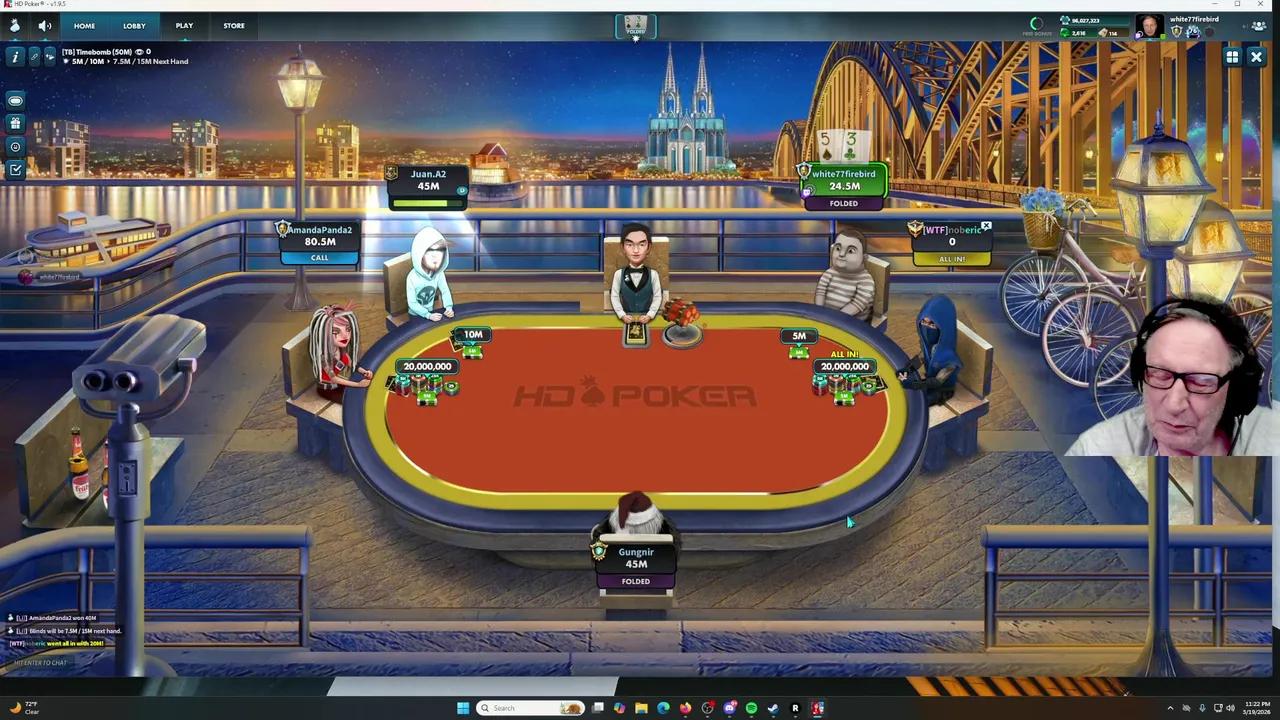Switch to the STORE tab

pos(233,25)
